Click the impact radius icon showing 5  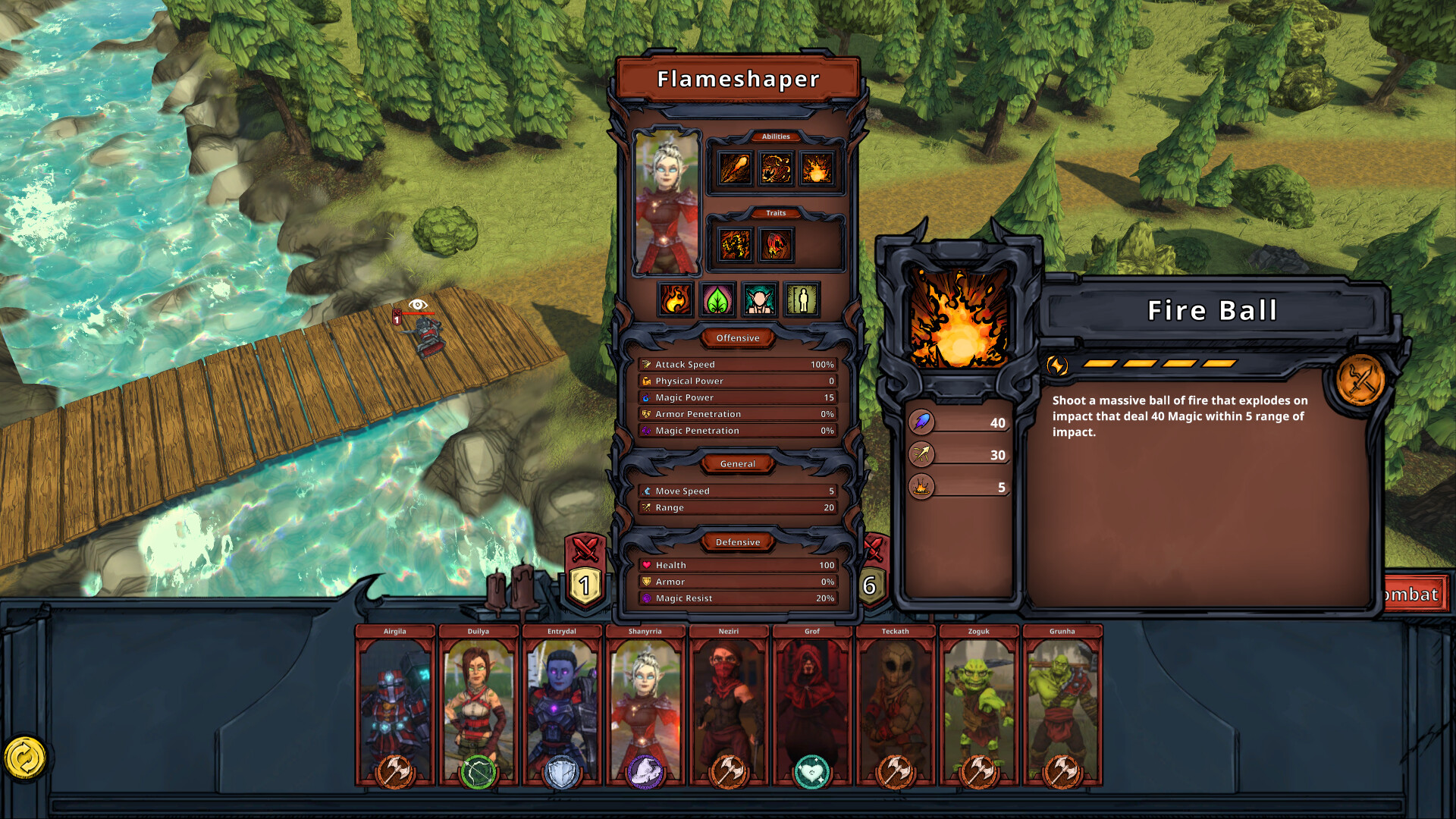coord(920,486)
